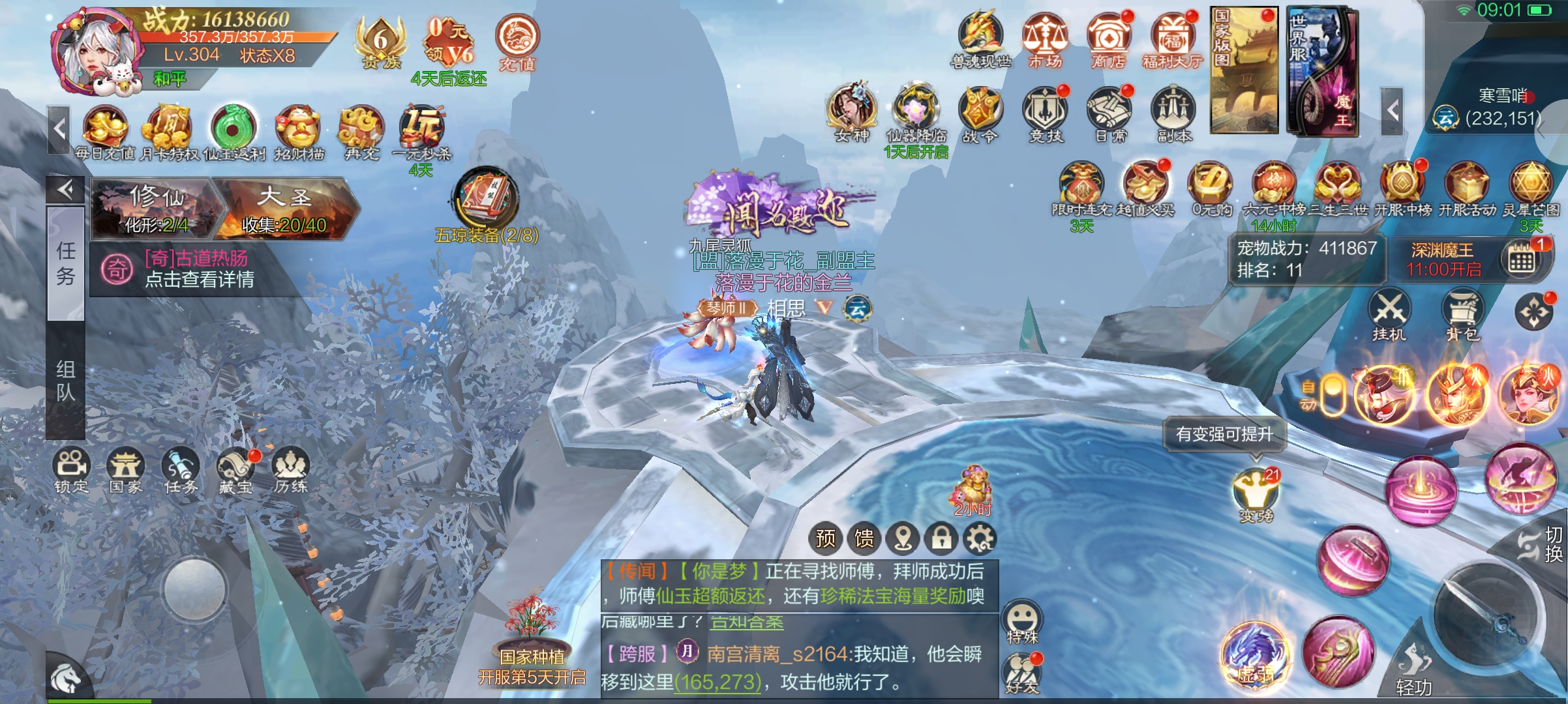Open the 大圣 collection panel

coord(284,207)
